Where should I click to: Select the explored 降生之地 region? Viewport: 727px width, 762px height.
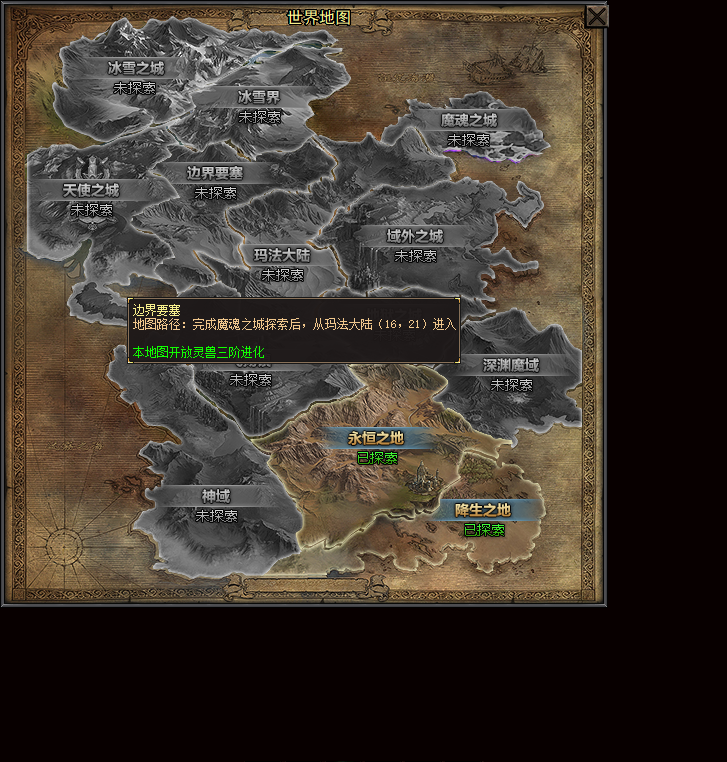483,510
